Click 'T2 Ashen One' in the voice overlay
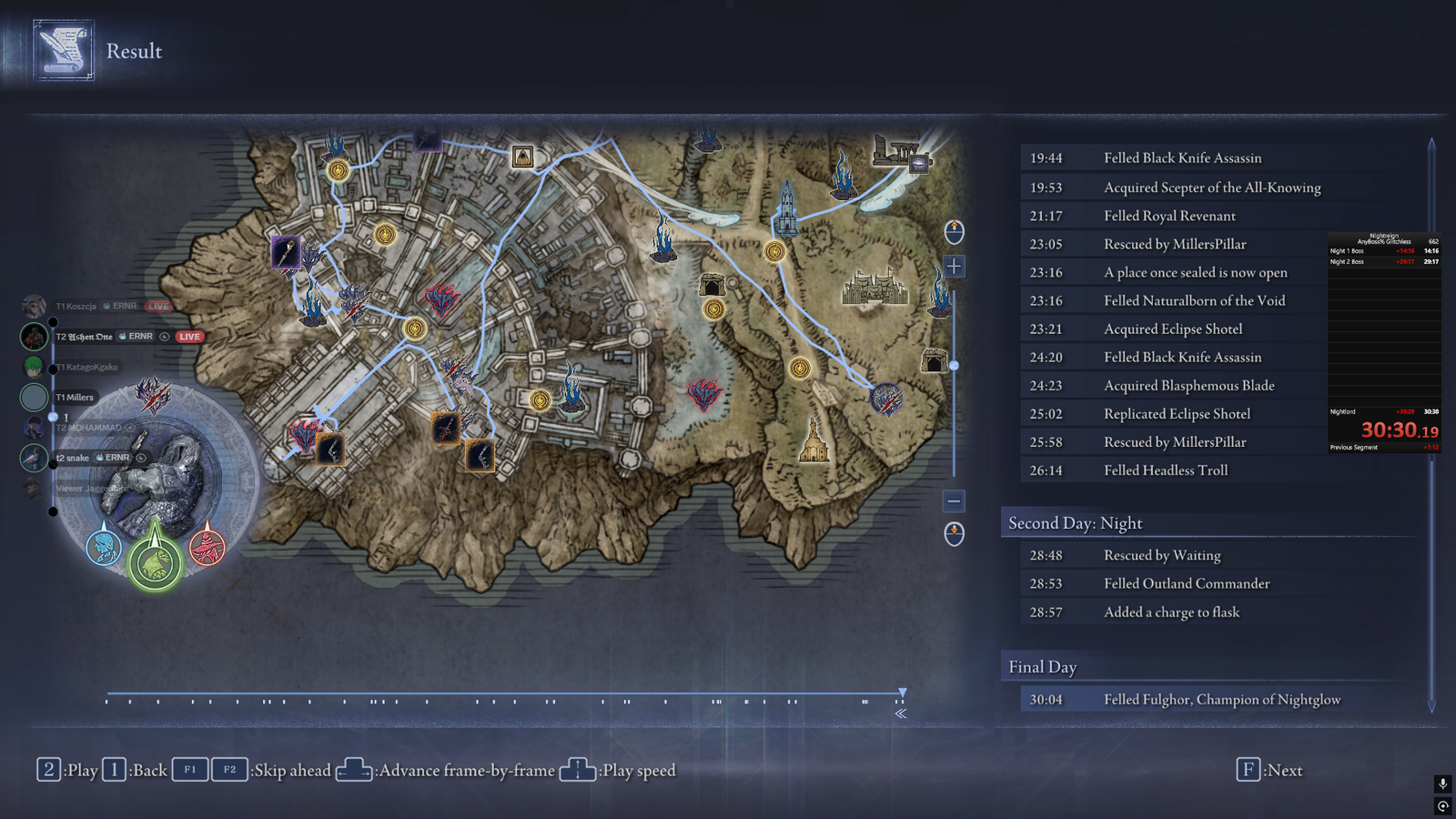The height and width of the screenshot is (819, 1456). point(85,337)
